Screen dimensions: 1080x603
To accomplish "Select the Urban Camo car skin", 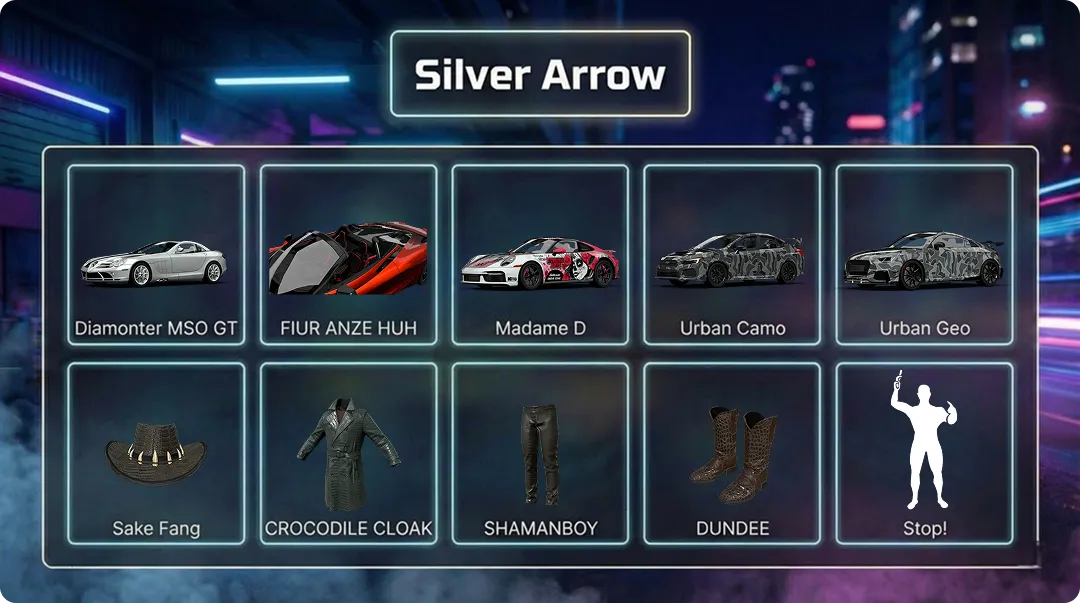I will [x=732, y=255].
